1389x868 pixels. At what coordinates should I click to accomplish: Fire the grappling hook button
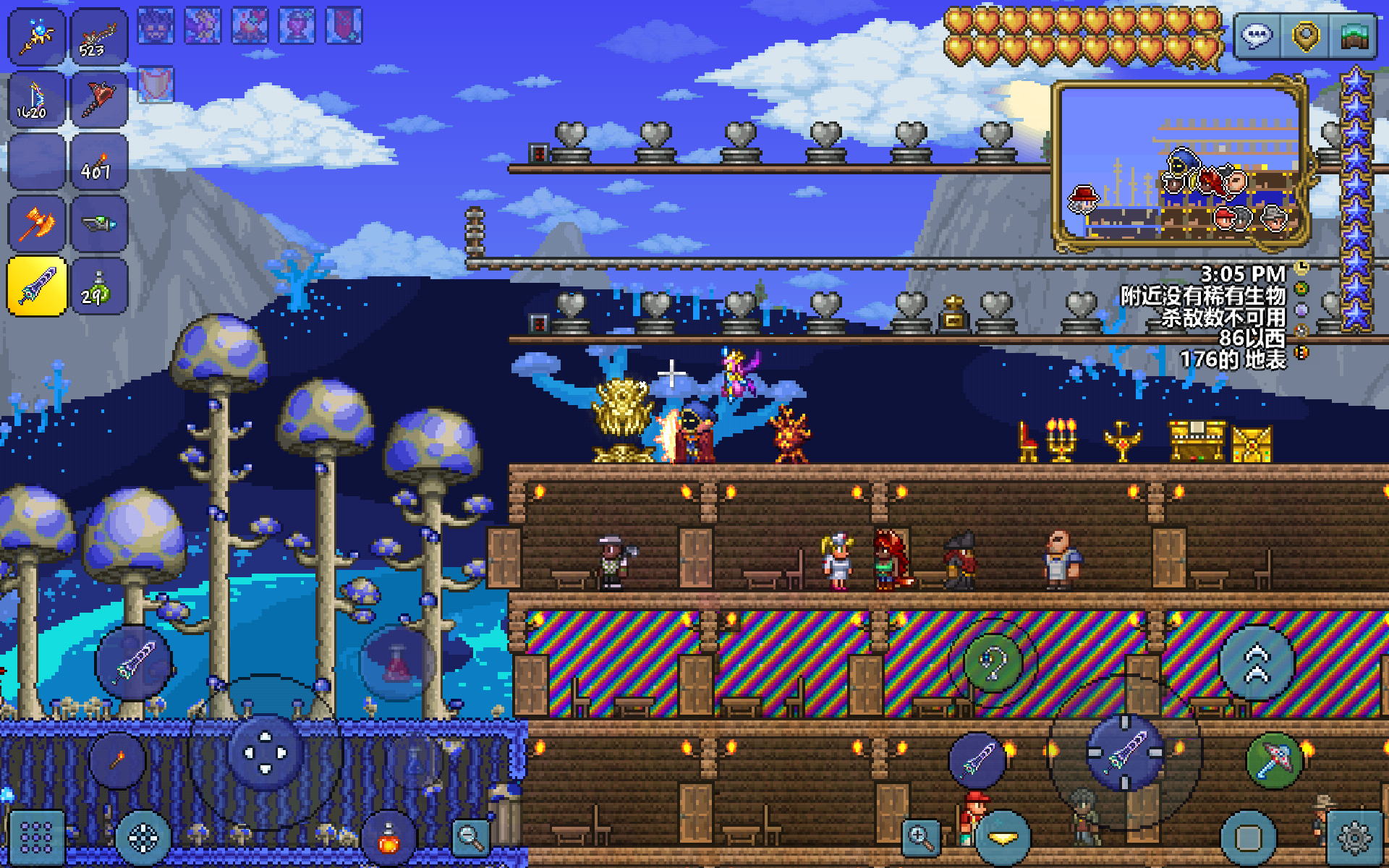tap(993, 663)
